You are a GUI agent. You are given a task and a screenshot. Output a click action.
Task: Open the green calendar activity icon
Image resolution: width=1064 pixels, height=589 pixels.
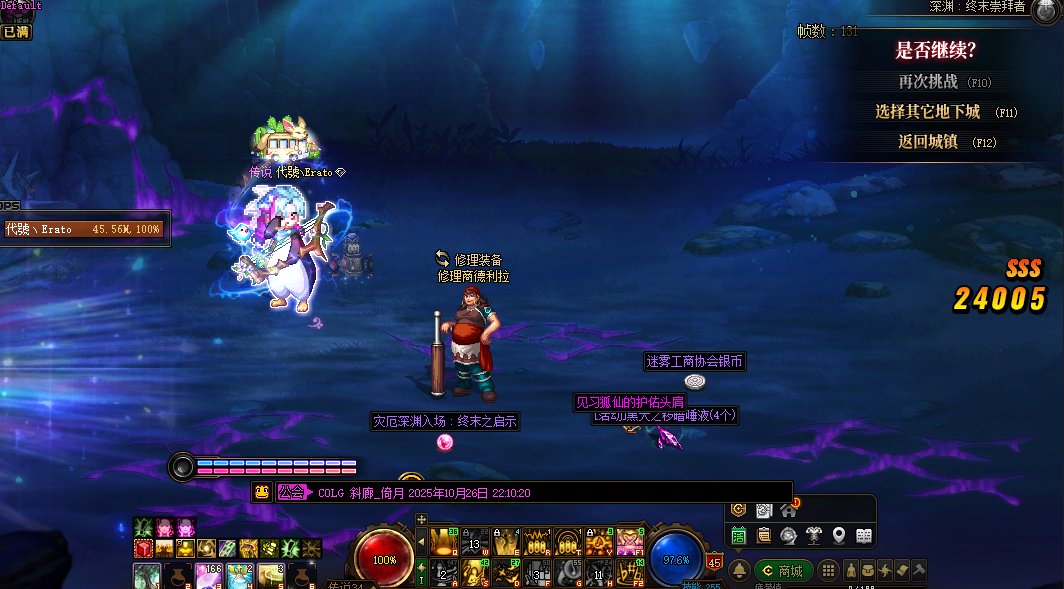point(738,536)
